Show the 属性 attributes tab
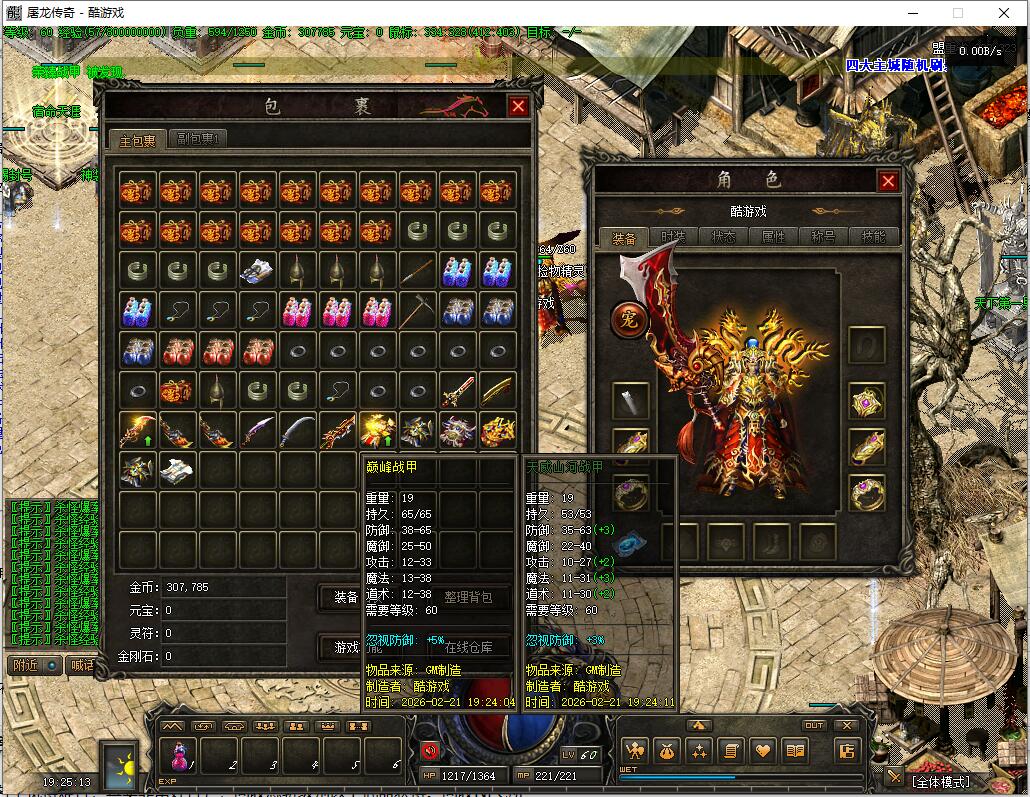Image resolution: width=1030 pixels, height=797 pixels. pyautogui.click(x=773, y=237)
